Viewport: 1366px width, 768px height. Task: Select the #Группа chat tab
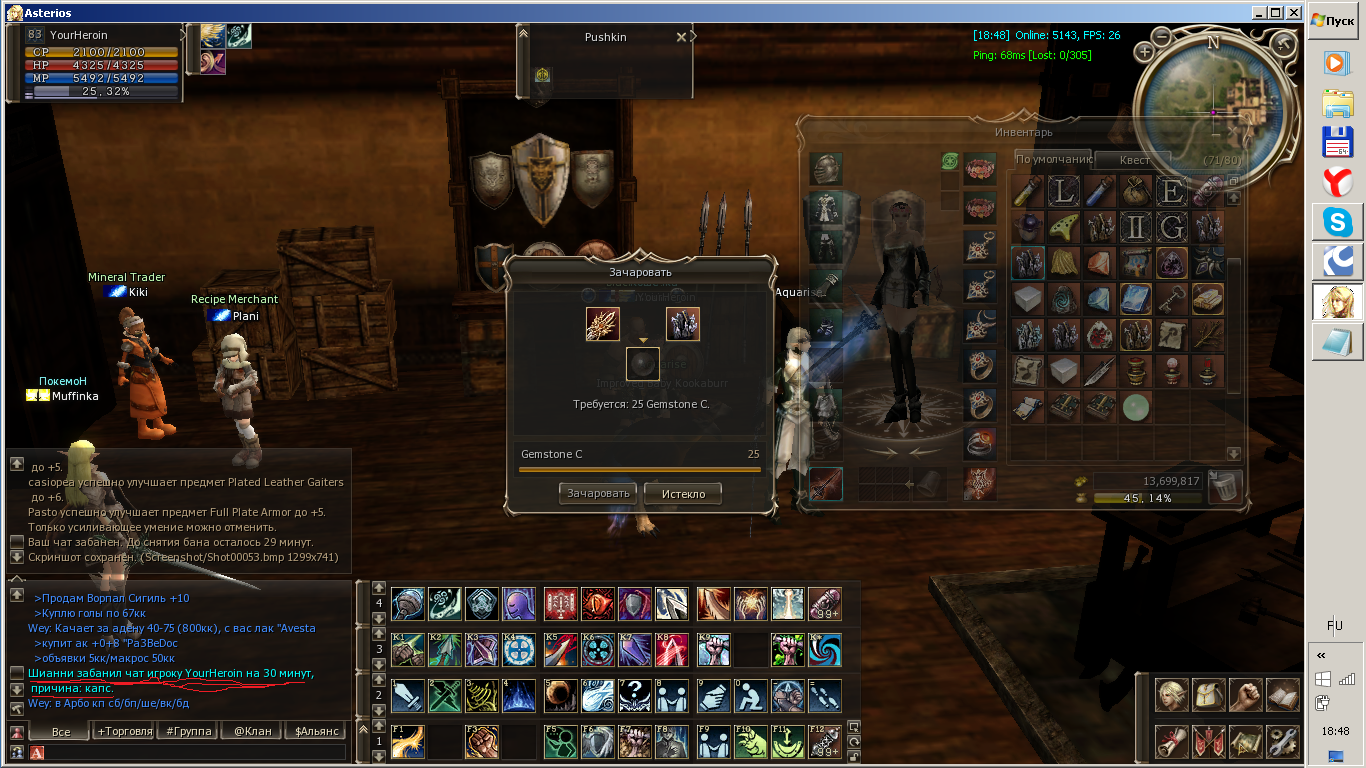189,731
